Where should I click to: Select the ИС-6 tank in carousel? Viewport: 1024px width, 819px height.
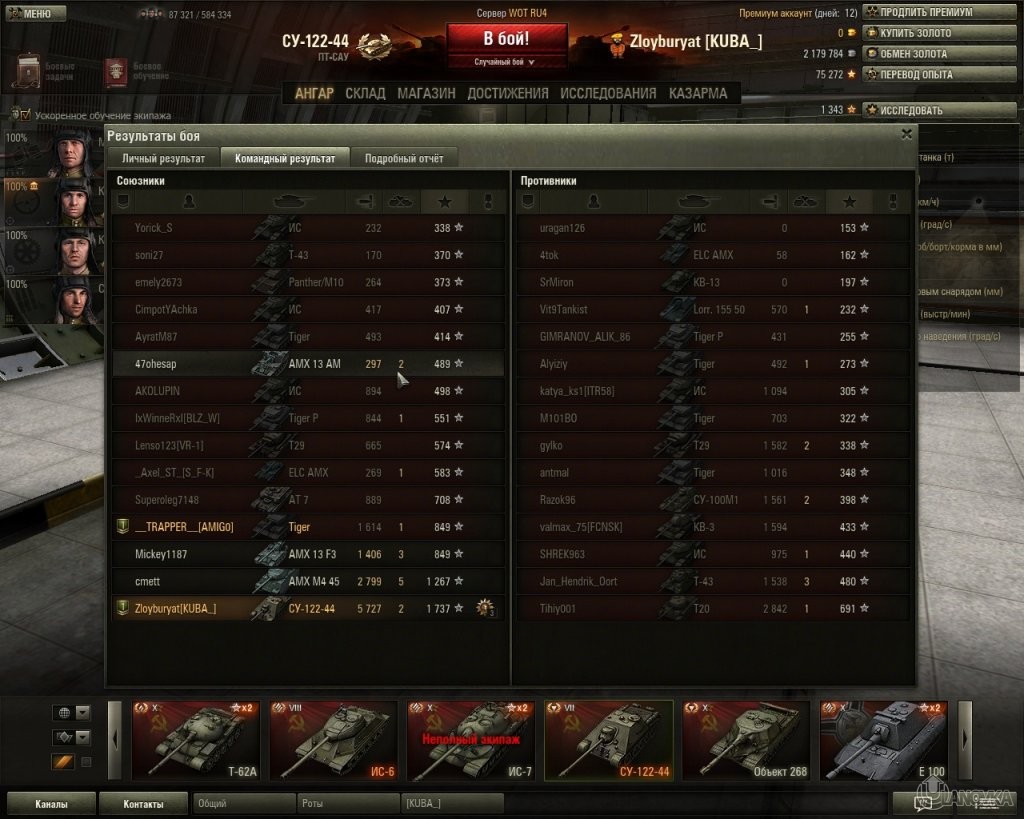333,740
